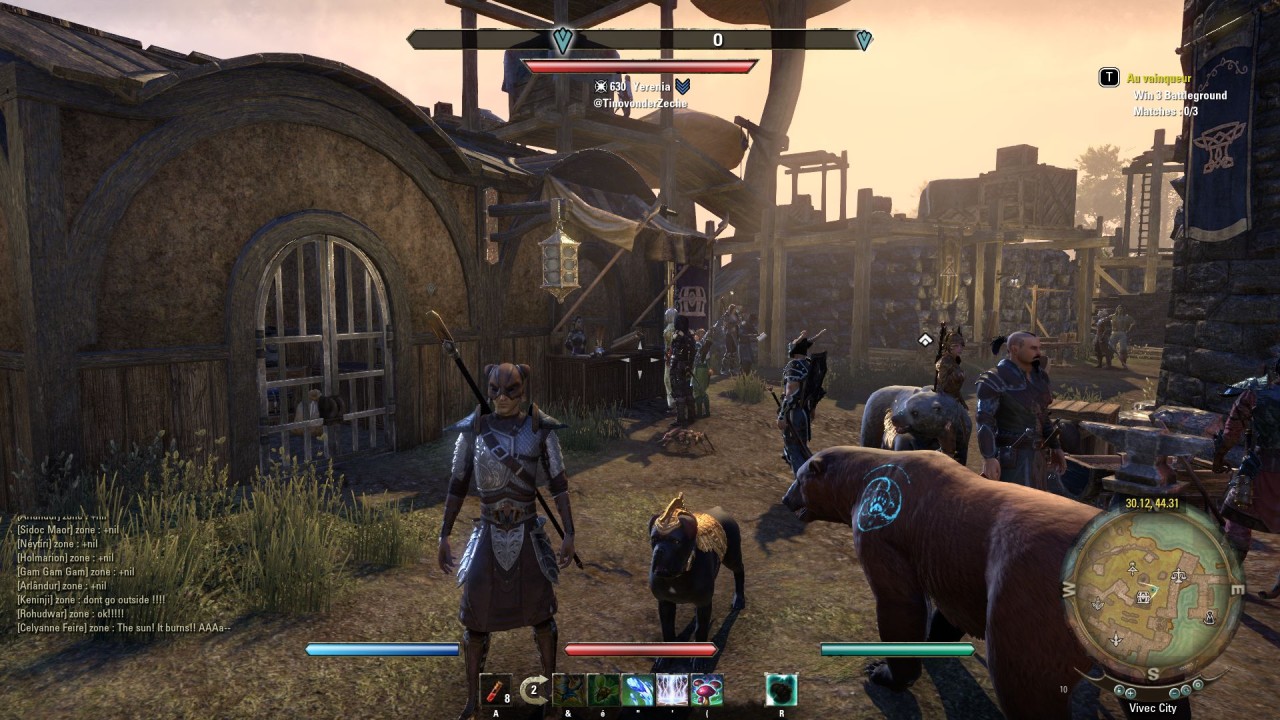The height and width of the screenshot is (720, 1280).
Task: Click the weapon swap arrow icon
Action: click(534, 690)
